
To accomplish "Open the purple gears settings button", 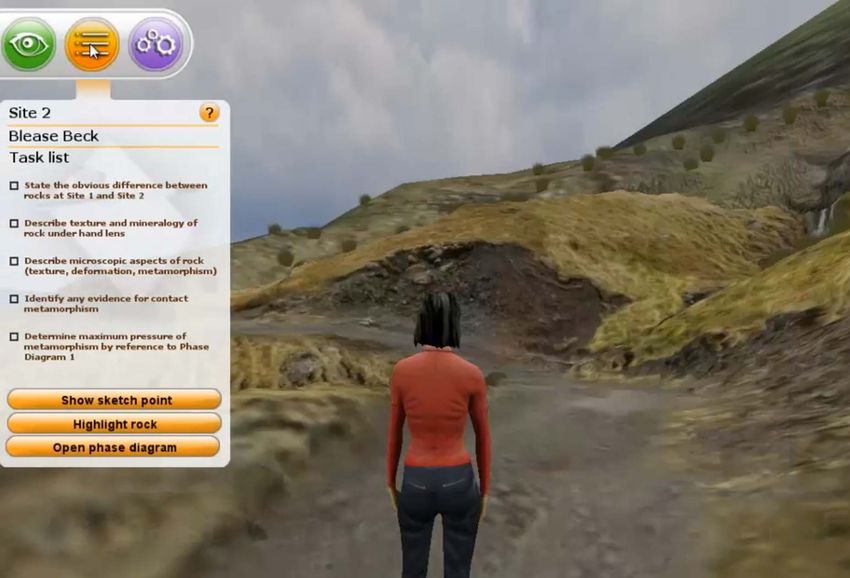I will pyautogui.click(x=155, y=44).
